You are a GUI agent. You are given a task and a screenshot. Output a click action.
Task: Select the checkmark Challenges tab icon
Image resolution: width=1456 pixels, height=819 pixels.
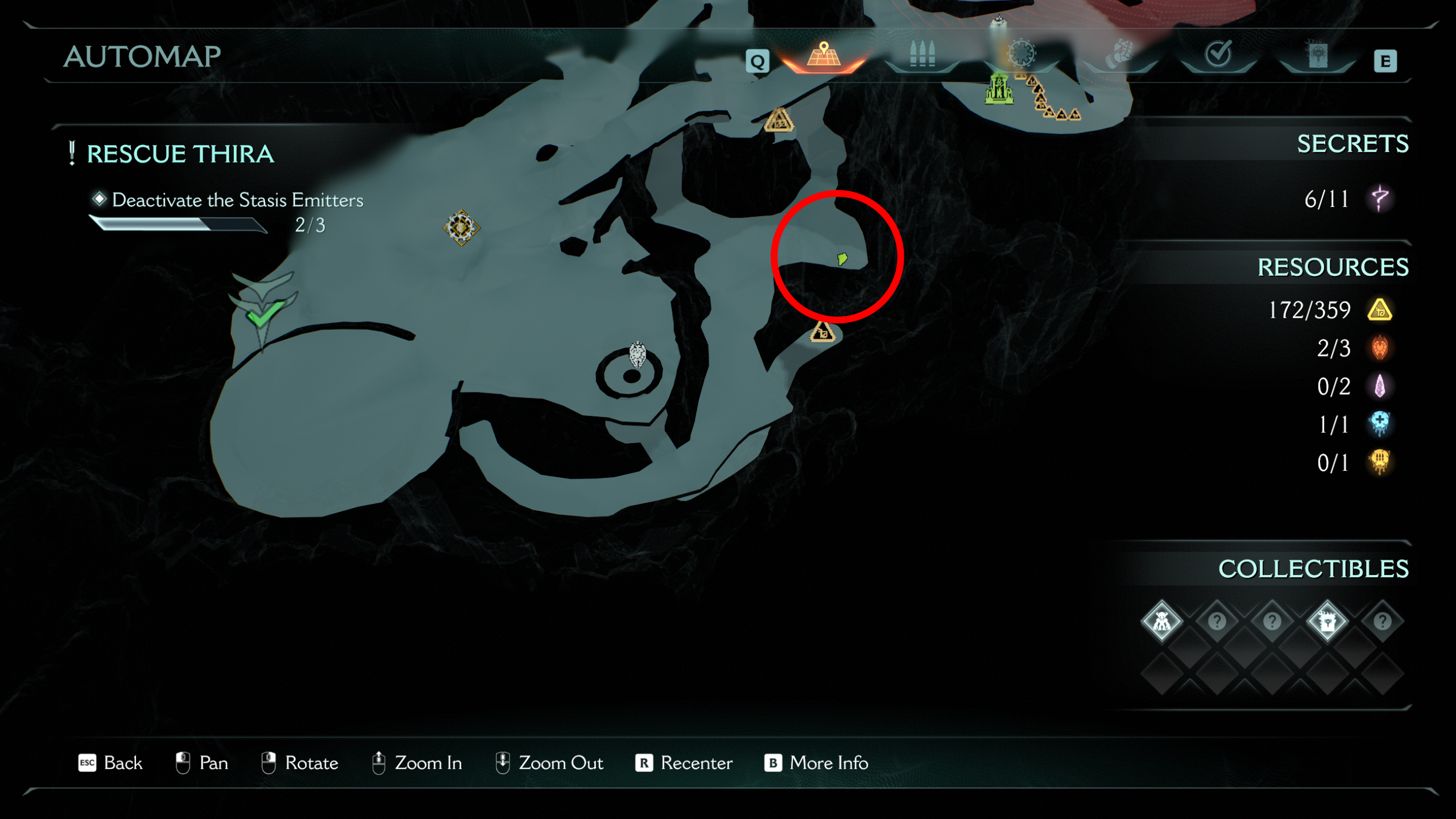(x=1217, y=54)
